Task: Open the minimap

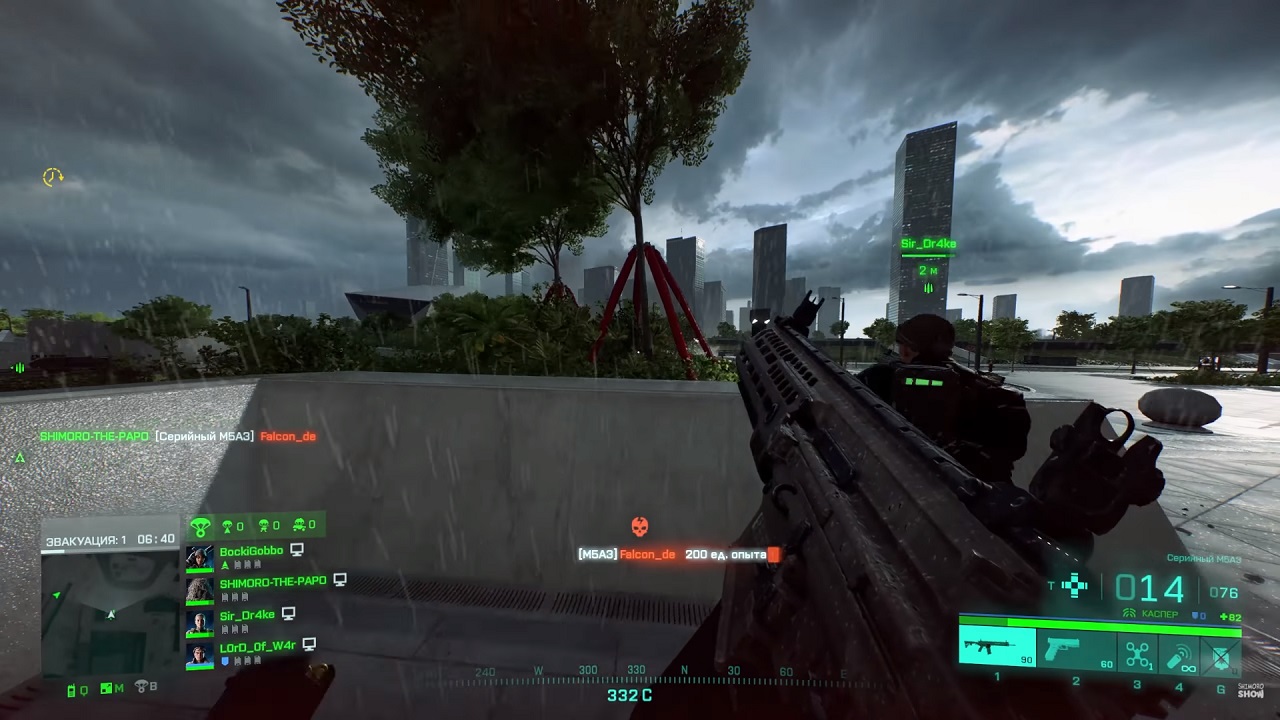Action: [111, 612]
